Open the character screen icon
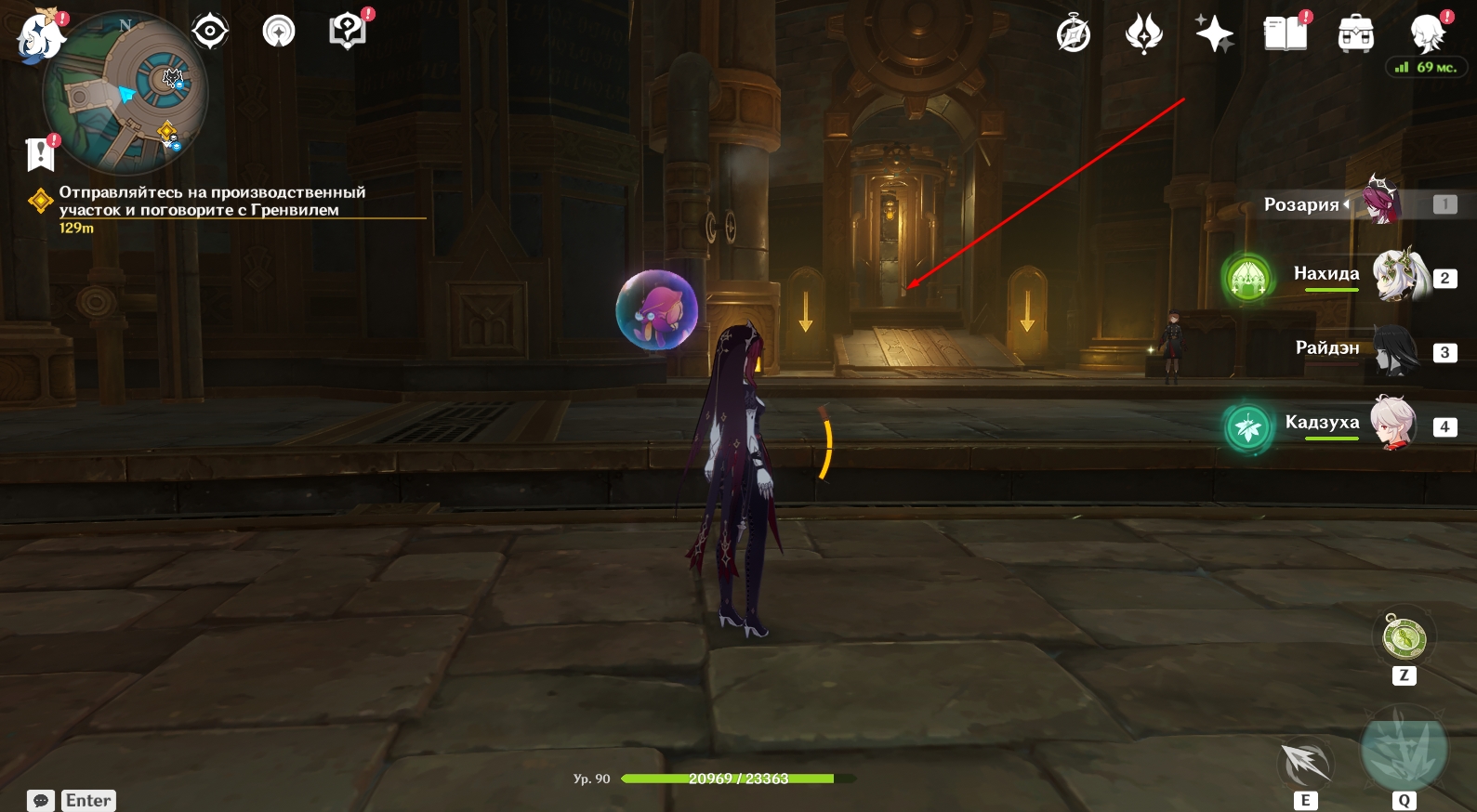 click(x=1427, y=34)
